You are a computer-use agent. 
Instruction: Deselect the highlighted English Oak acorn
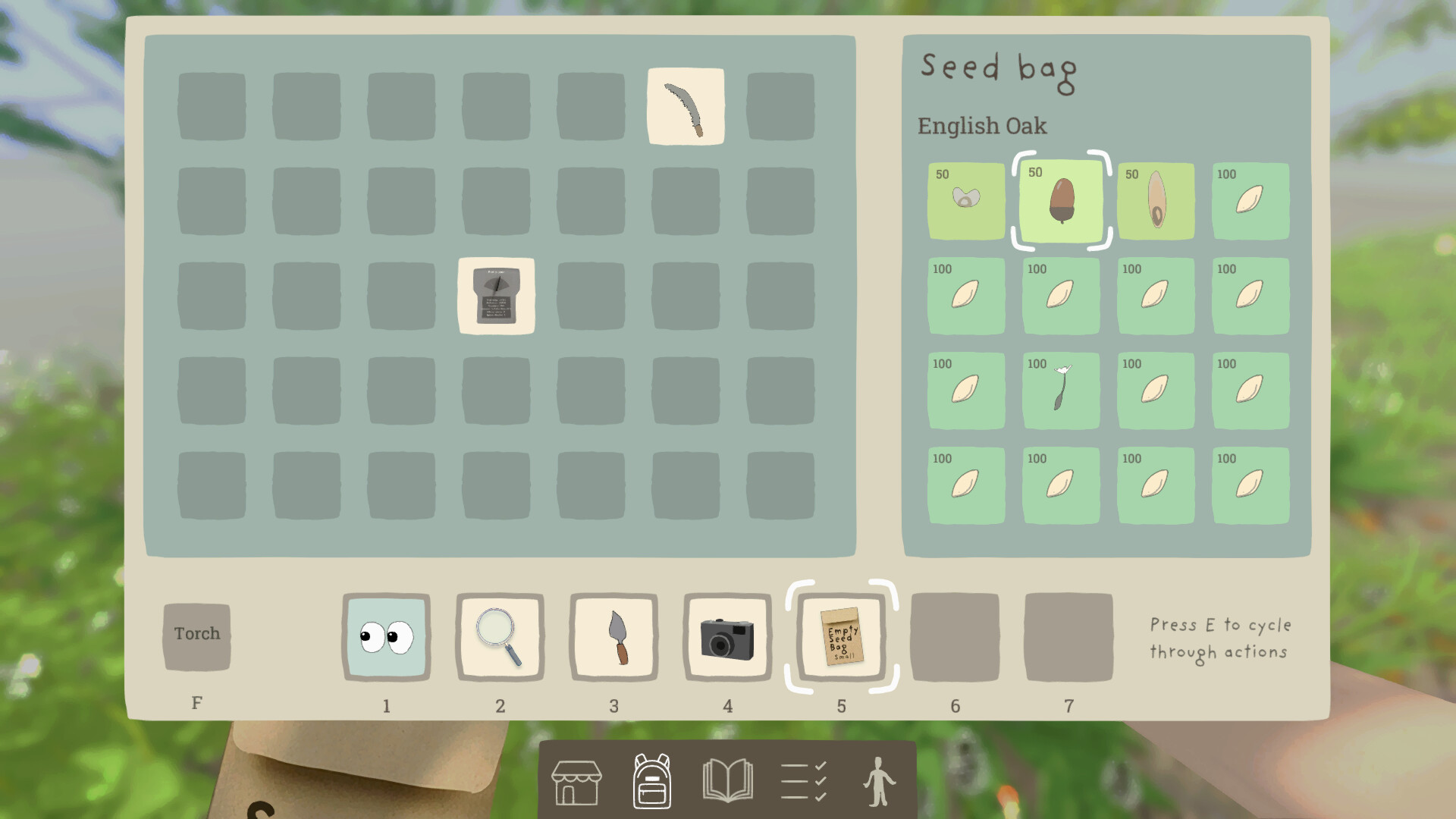[x=1061, y=201]
